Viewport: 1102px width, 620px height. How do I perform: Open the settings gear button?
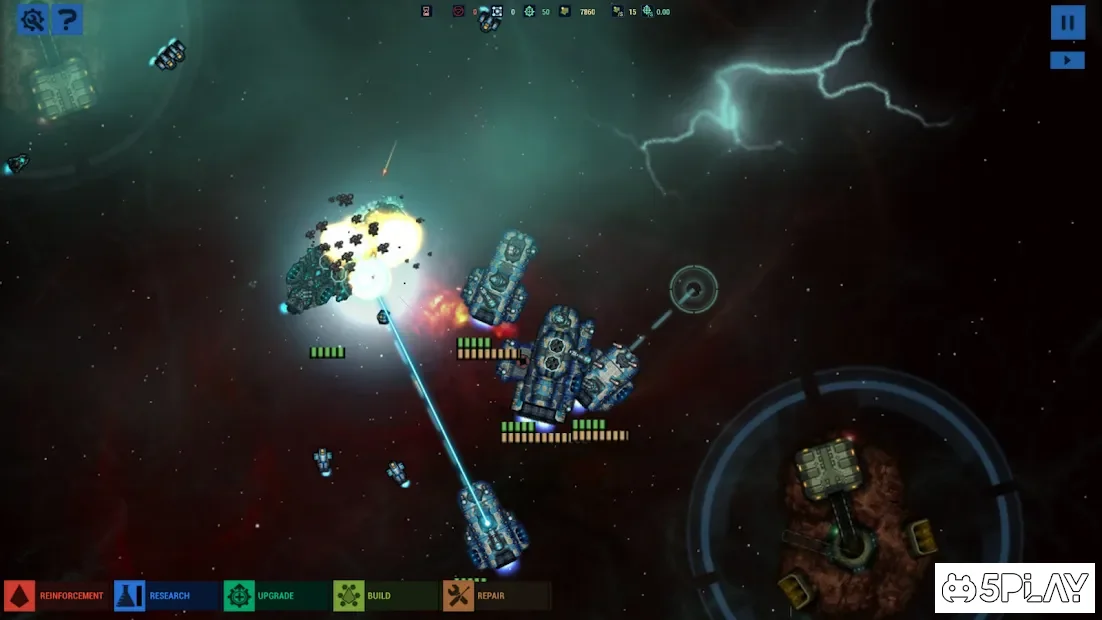(x=33, y=19)
